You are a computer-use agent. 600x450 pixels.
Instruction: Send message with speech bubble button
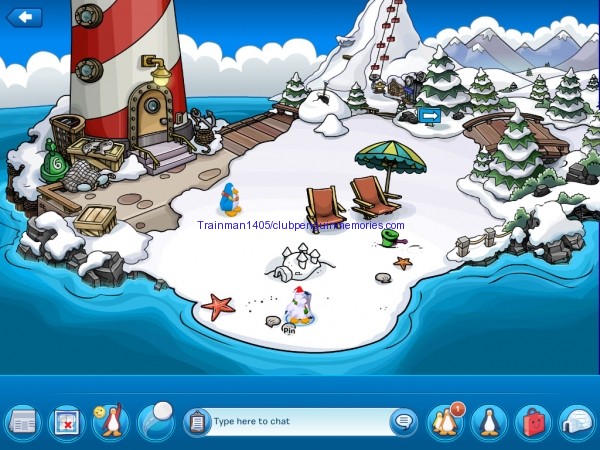click(x=403, y=421)
